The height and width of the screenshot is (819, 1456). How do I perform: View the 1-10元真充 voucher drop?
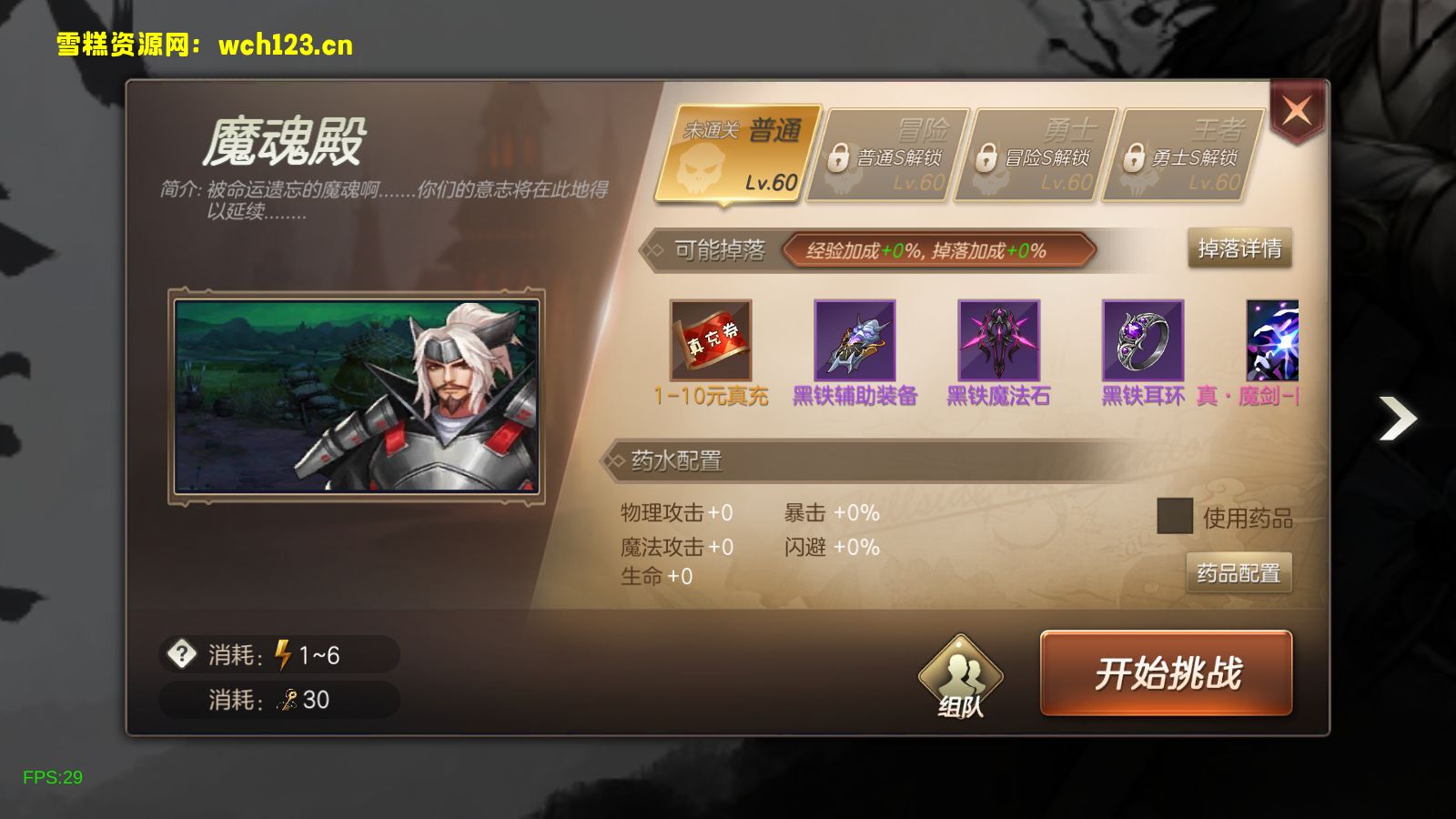pyautogui.click(x=711, y=340)
